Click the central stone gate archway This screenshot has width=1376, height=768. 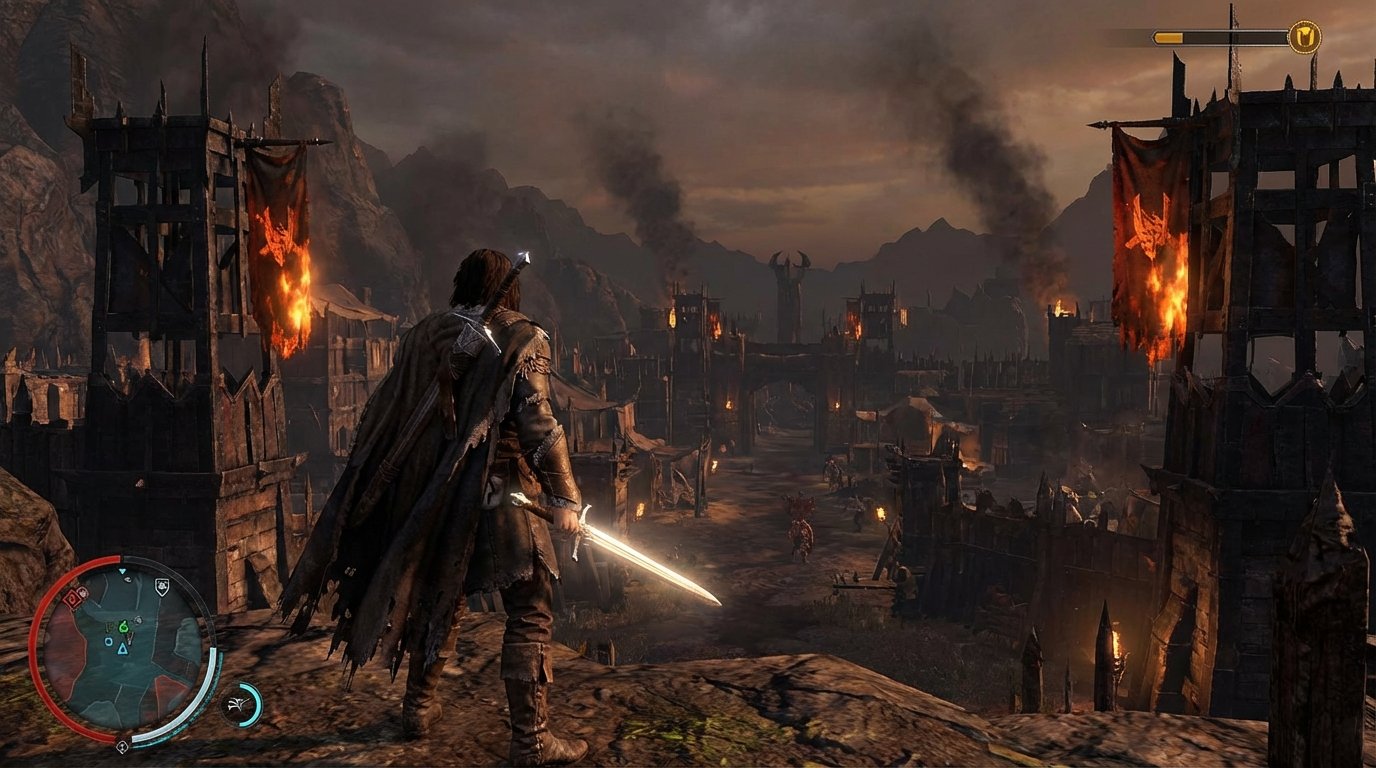pos(782,400)
